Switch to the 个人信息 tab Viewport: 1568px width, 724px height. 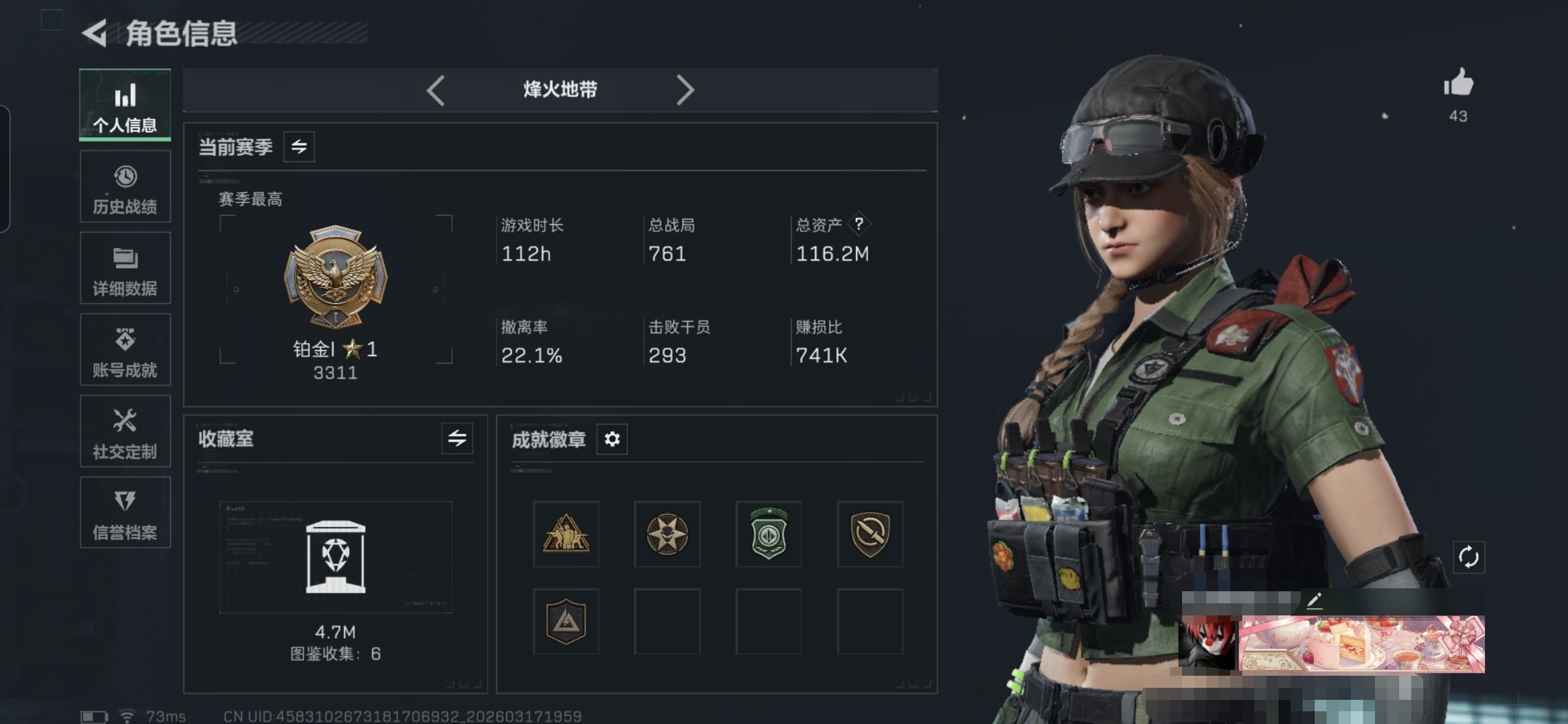[x=125, y=105]
